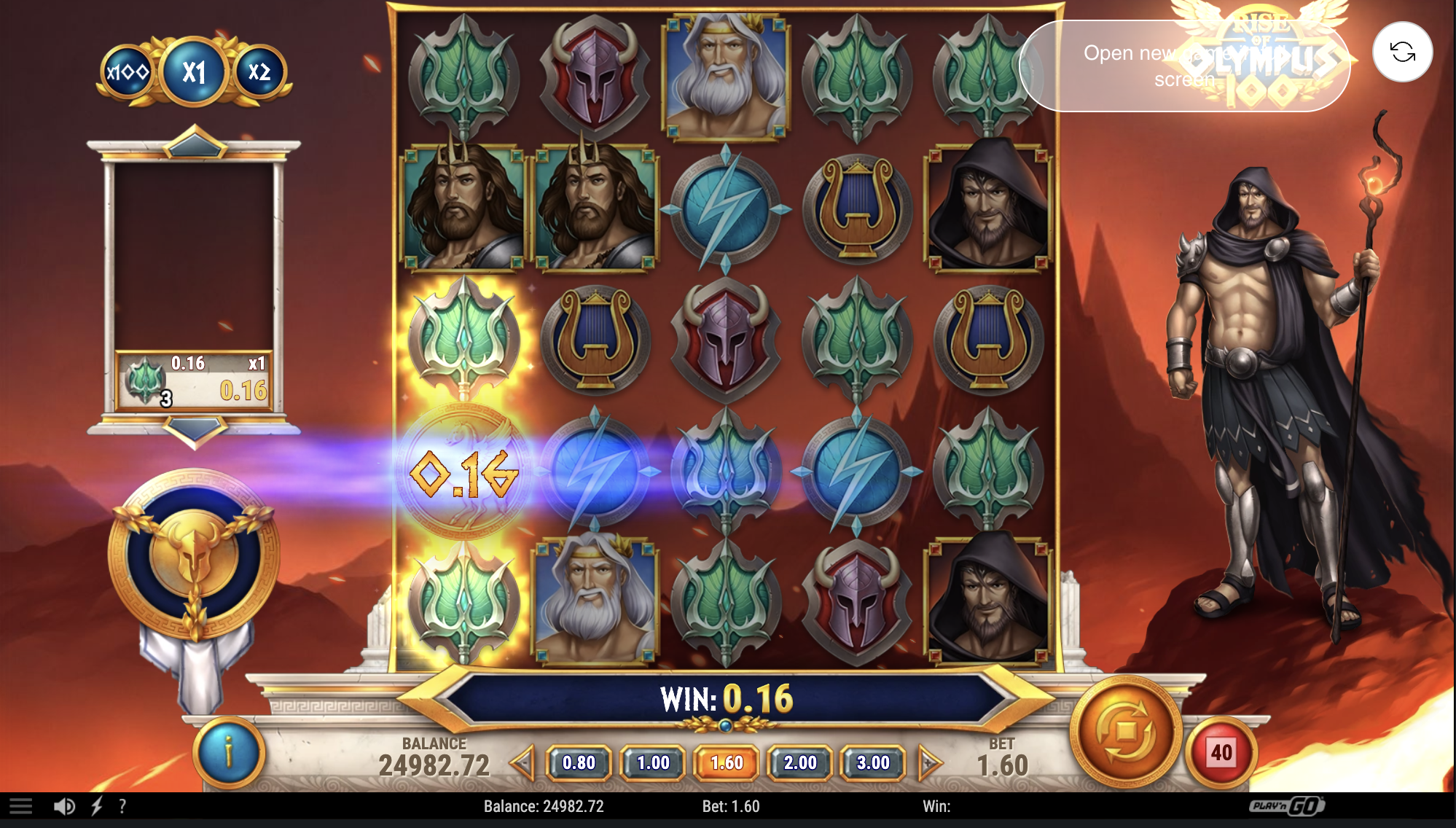Toggle the sound speaker icon
This screenshot has width=1456, height=828.
coord(64,806)
